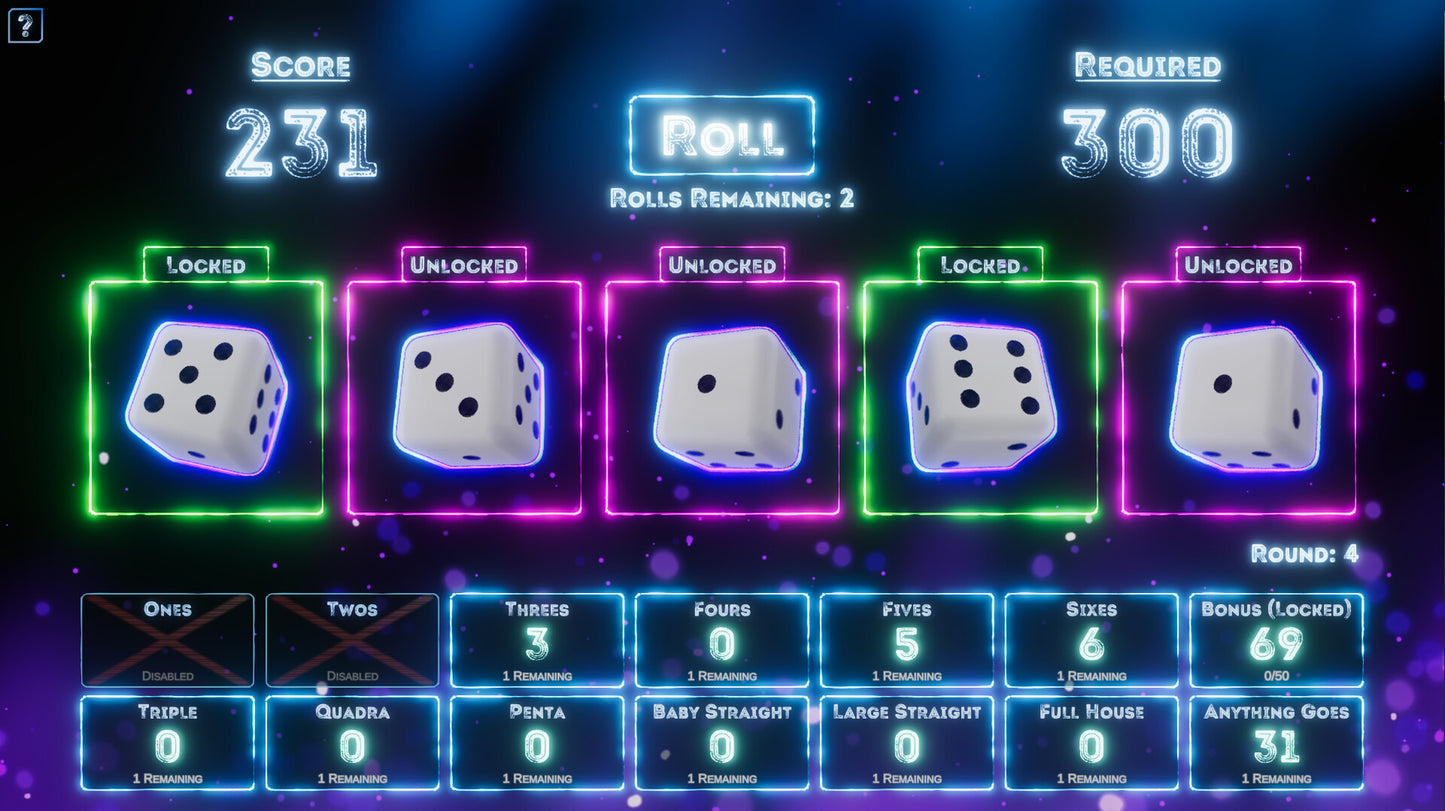Pick the Full House category

[x=1091, y=743]
